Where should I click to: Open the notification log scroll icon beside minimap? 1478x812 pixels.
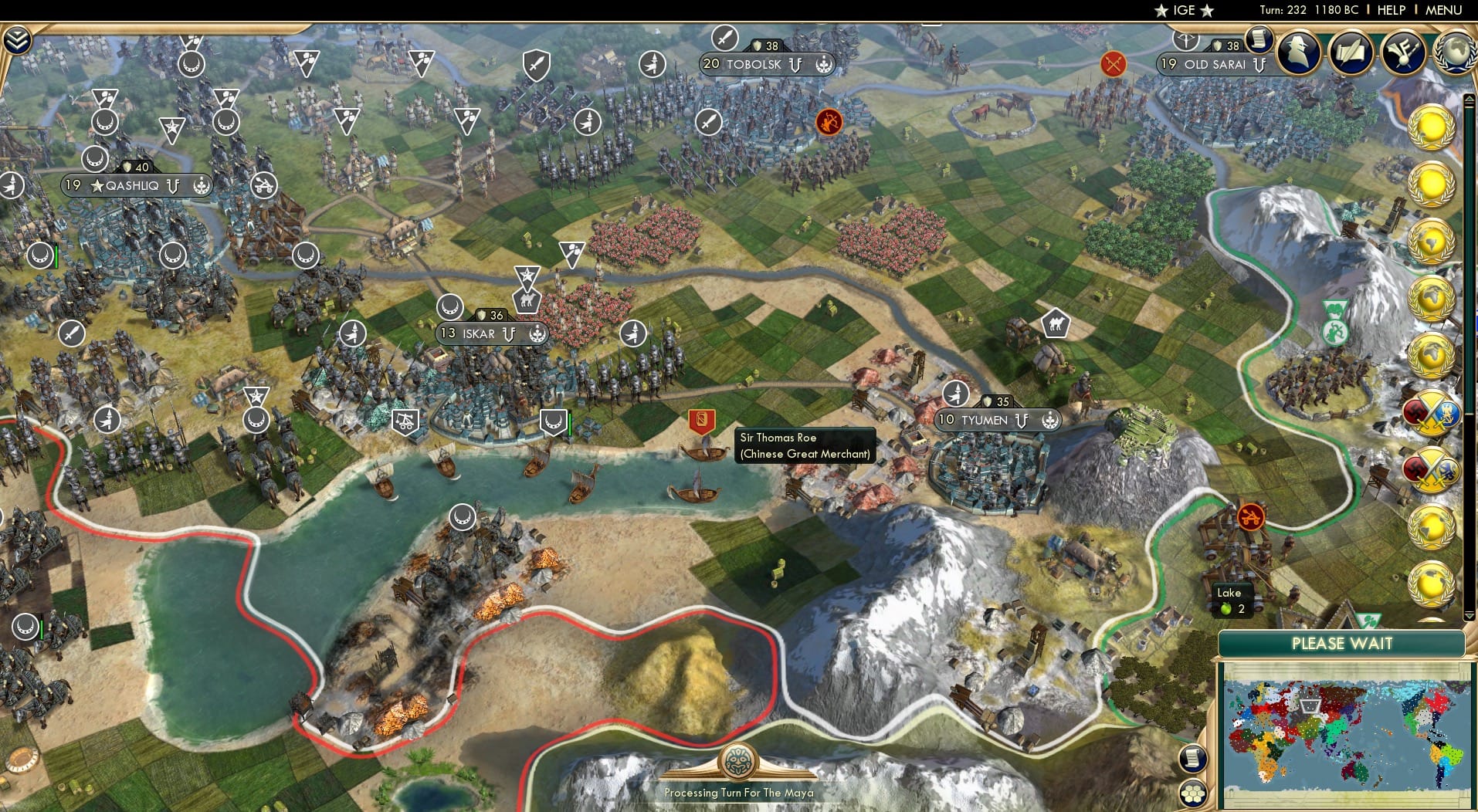coord(1193,759)
